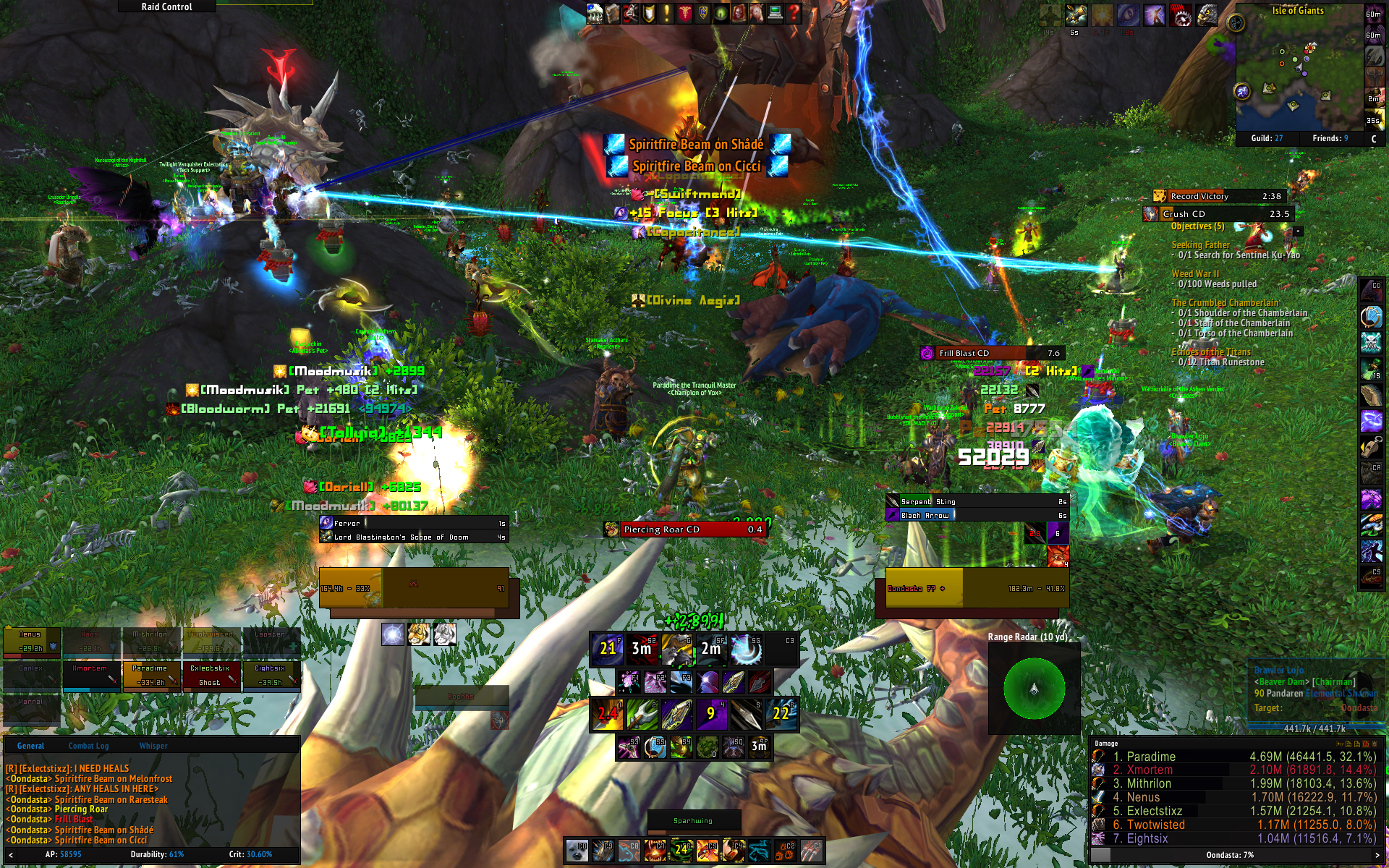Viewport: 1389px width, 868px height.
Task: Target Xmortem's raid frame
Action: click(x=90, y=675)
